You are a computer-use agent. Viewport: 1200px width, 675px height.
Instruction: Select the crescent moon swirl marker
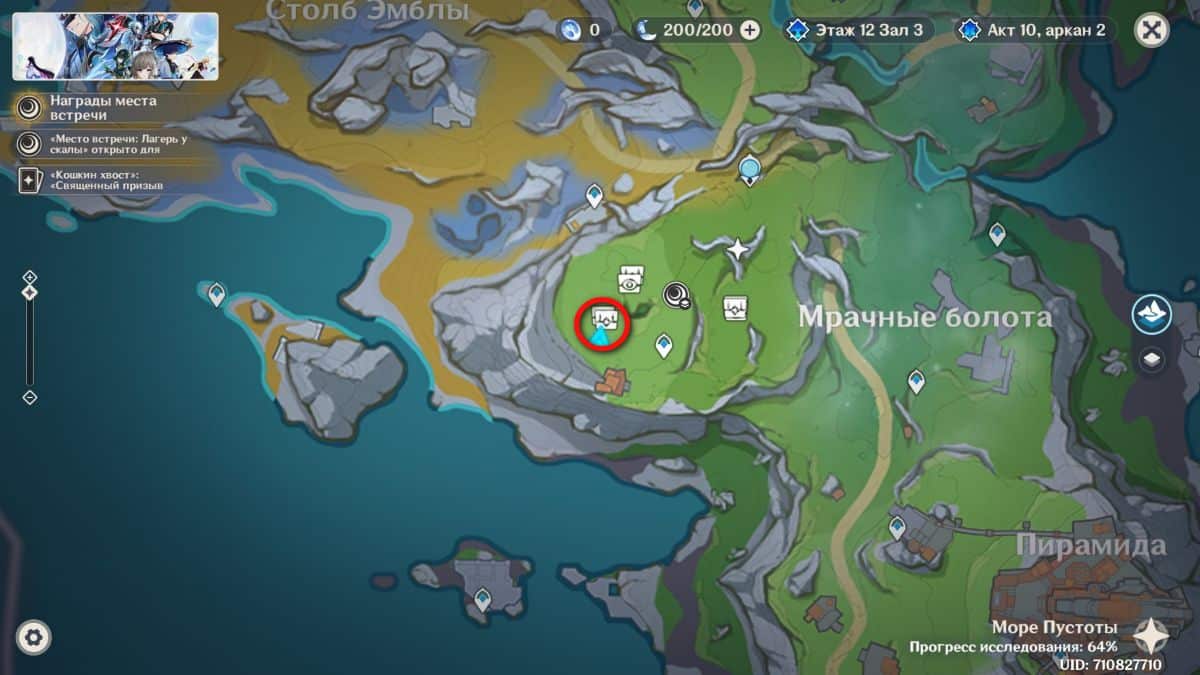tap(676, 294)
